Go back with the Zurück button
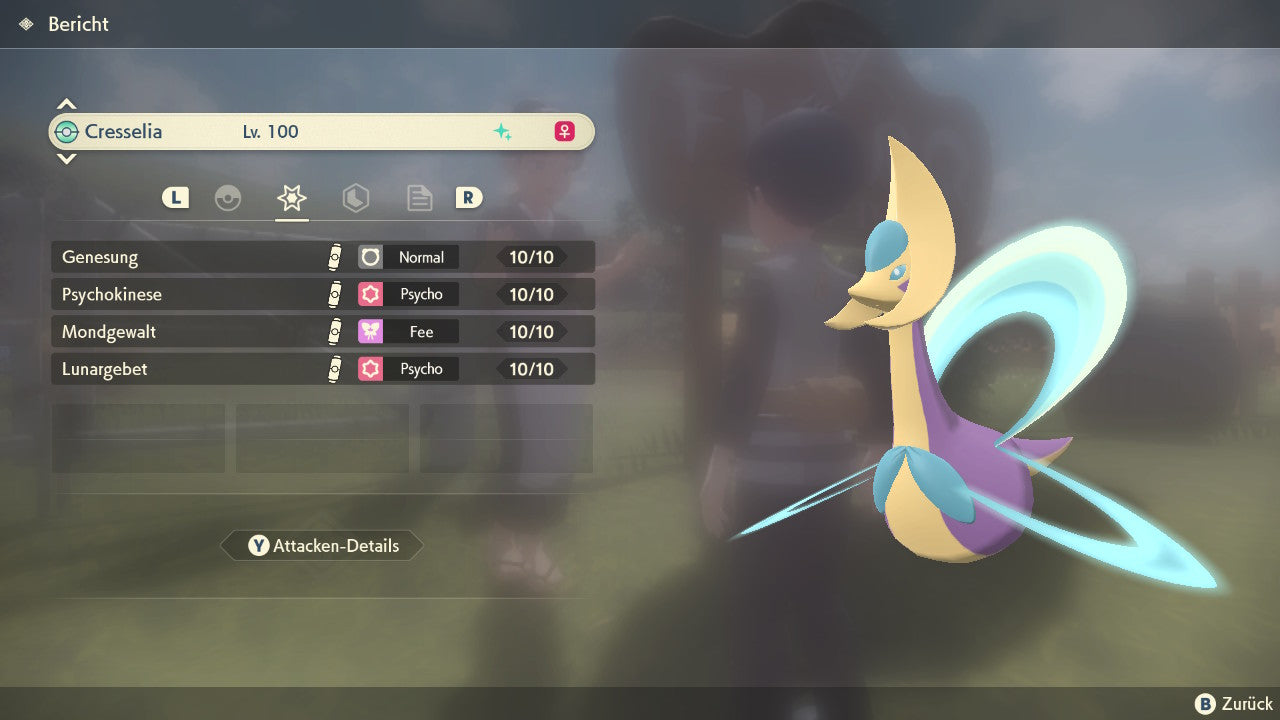 pyautogui.click(x=1234, y=704)
